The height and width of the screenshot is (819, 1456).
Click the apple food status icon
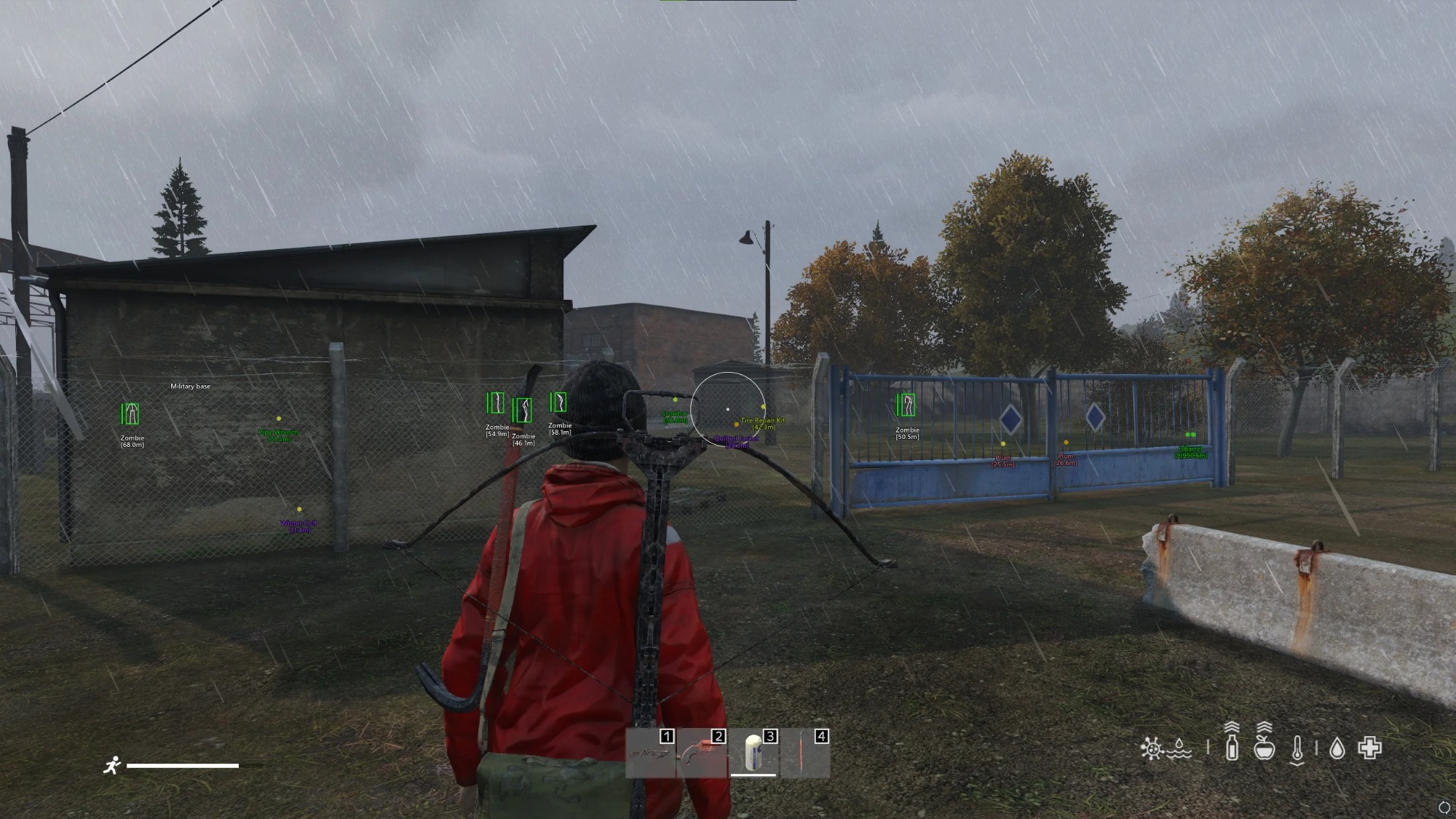click(x=1265, y=749)
